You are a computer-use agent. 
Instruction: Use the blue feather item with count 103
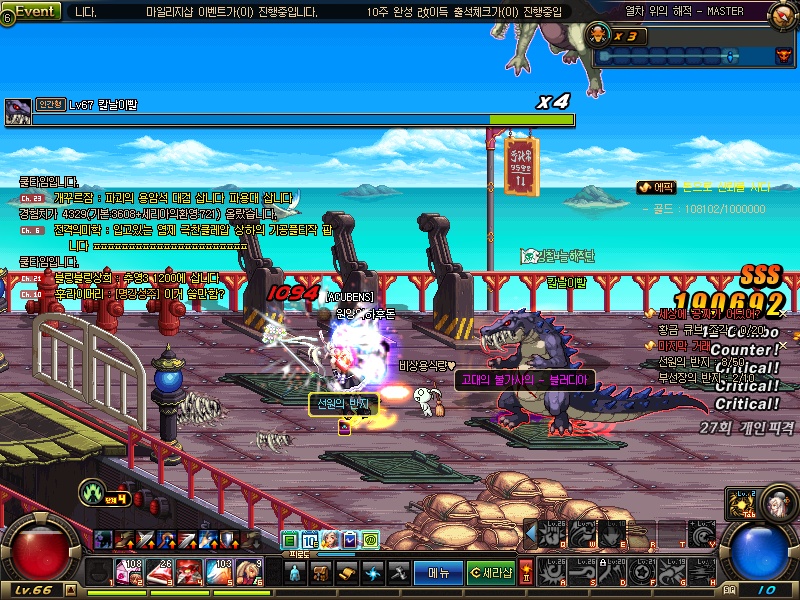coord(221,572)
